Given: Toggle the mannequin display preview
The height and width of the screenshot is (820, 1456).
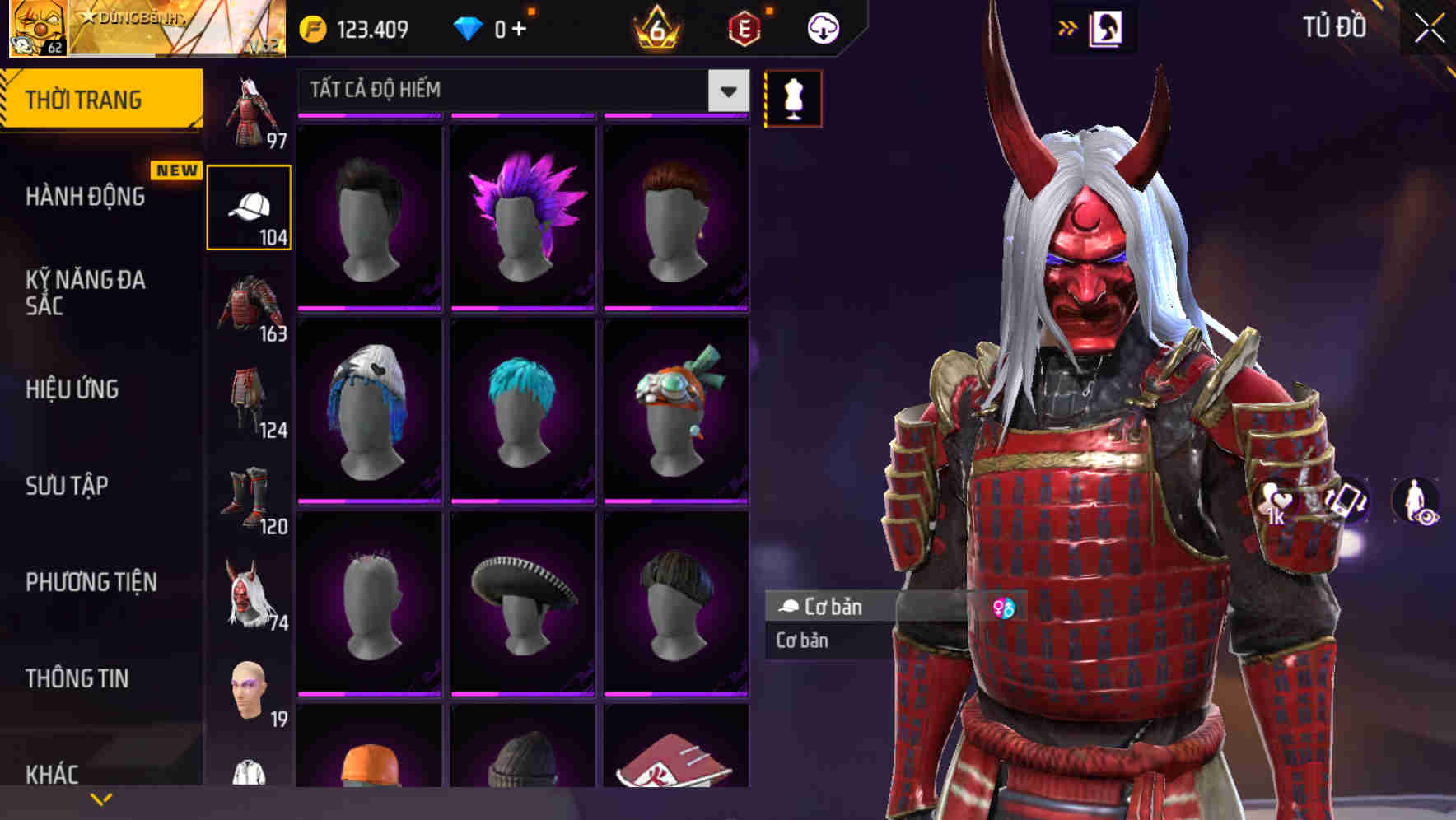Looking at the screenshot, I should [792, 98].
